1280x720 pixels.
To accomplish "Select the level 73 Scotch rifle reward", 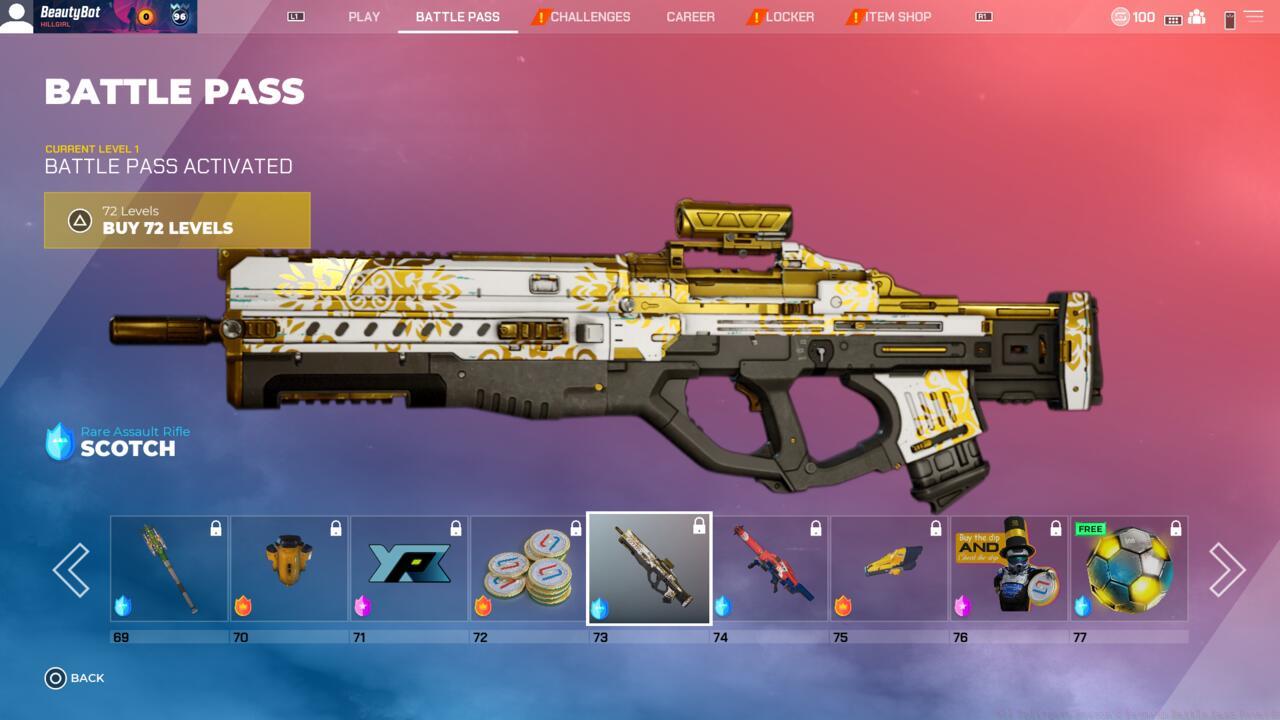I will click(649, 569).
